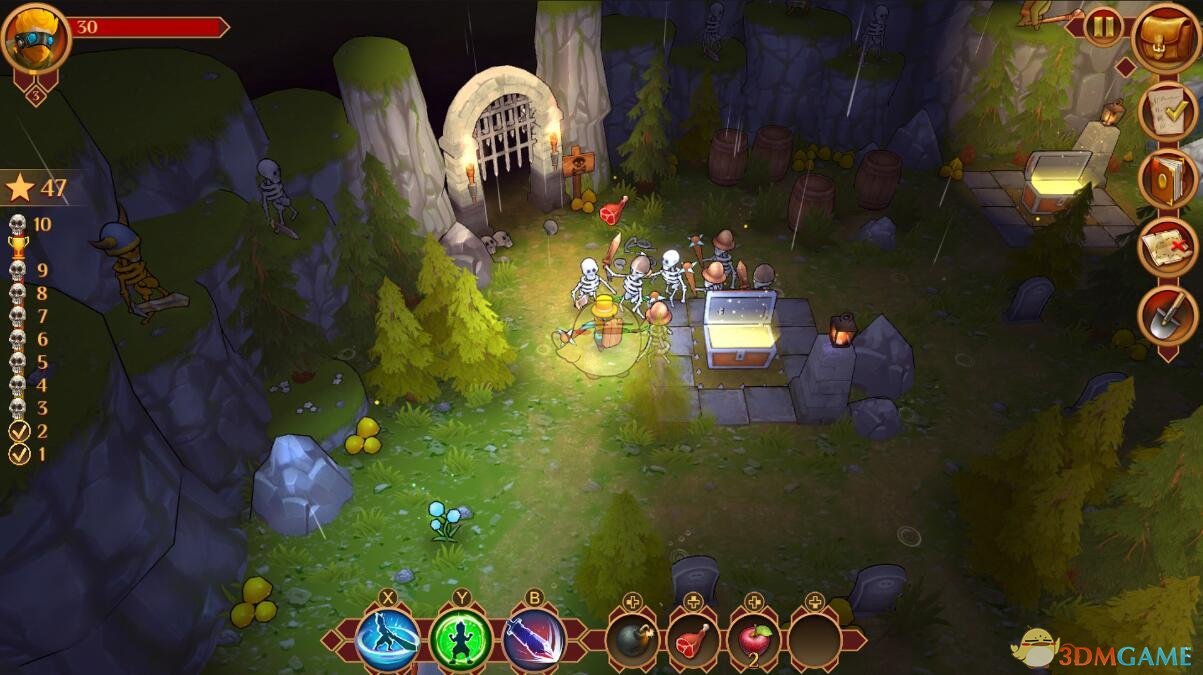Activate the green silhouette ability
The image size is (1203, 675).
click(x=461, y=640)
